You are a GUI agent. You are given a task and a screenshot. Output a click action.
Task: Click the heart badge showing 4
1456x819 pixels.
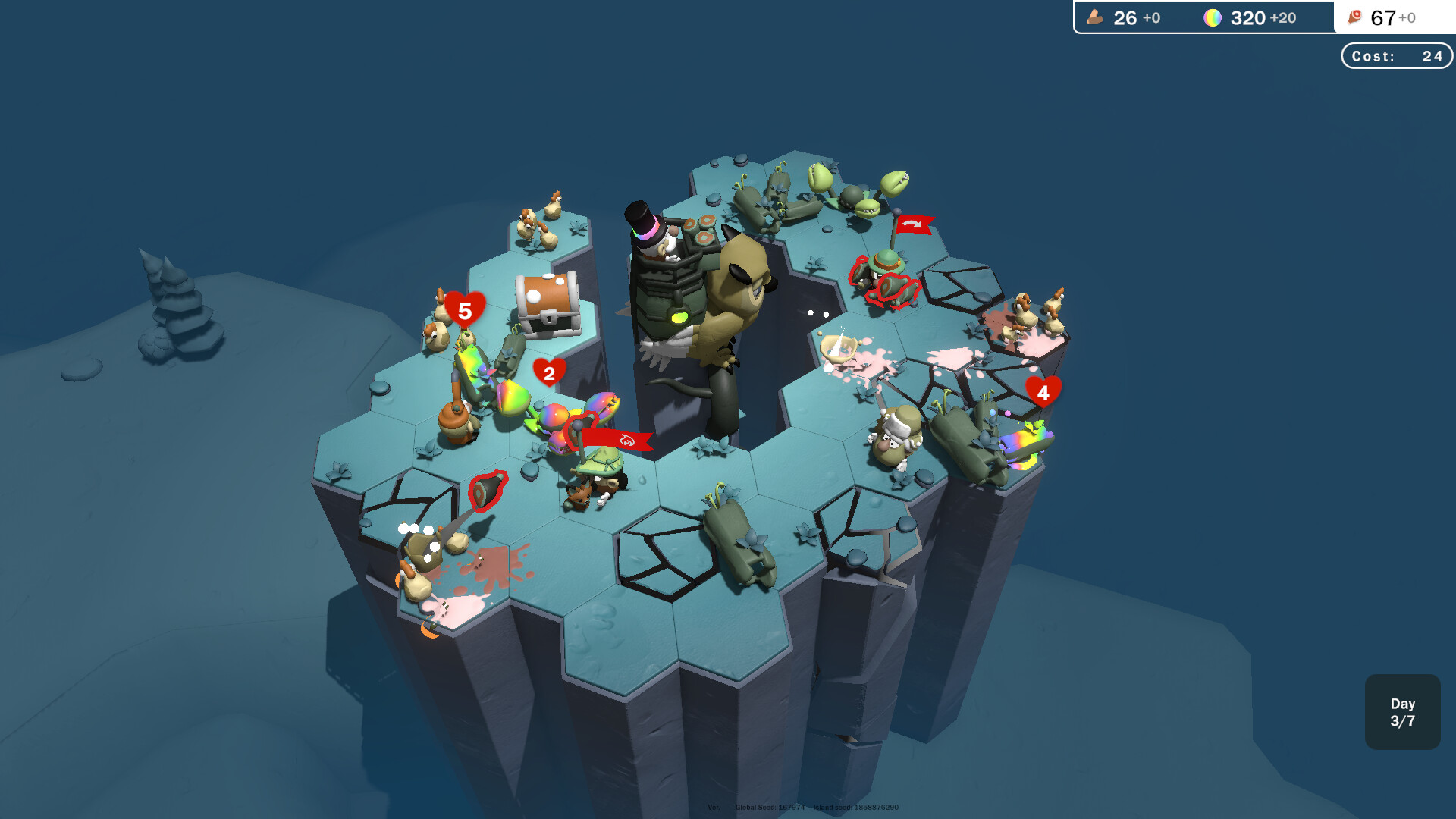tap(1042, 393)
